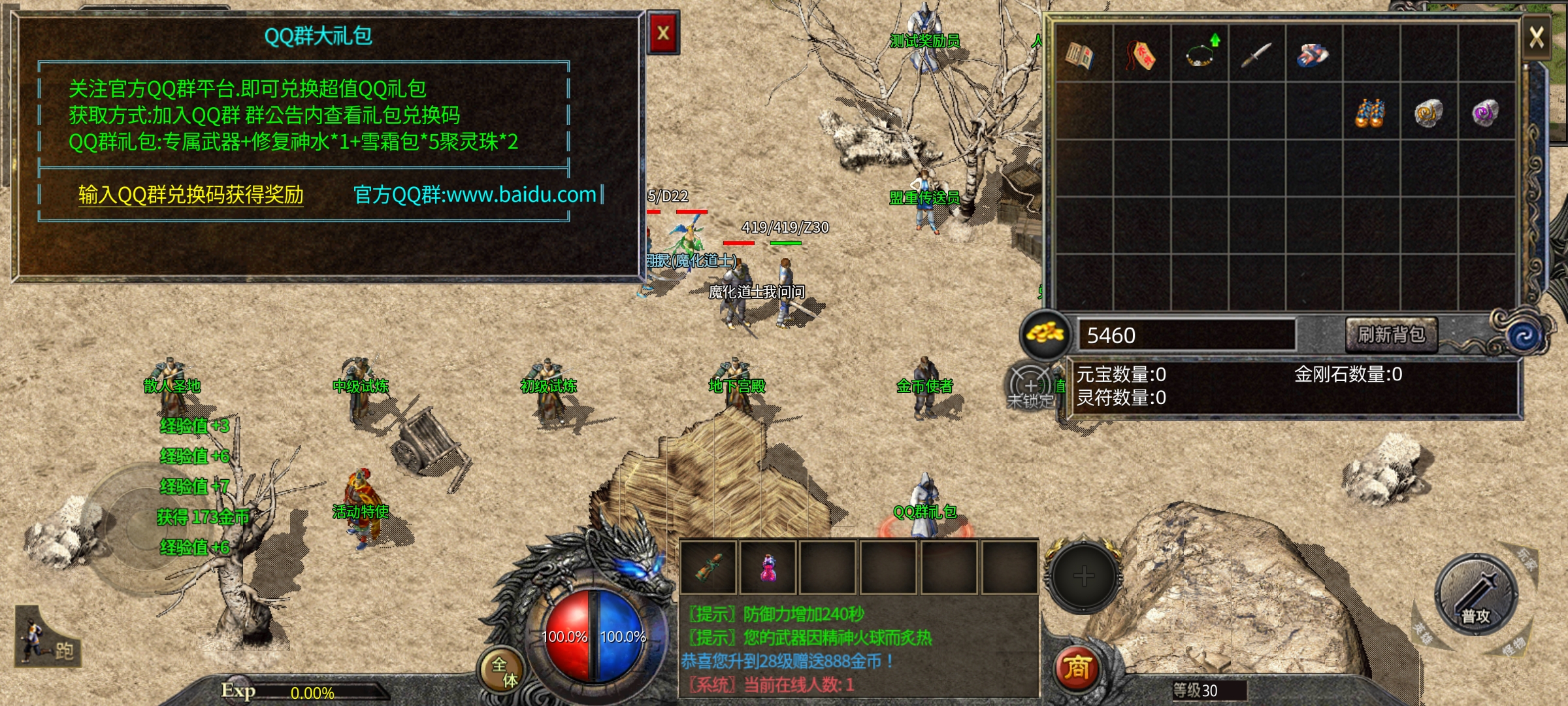
Task: Select the blue and pink shoes item
Action: click(x=1313, y=55)
